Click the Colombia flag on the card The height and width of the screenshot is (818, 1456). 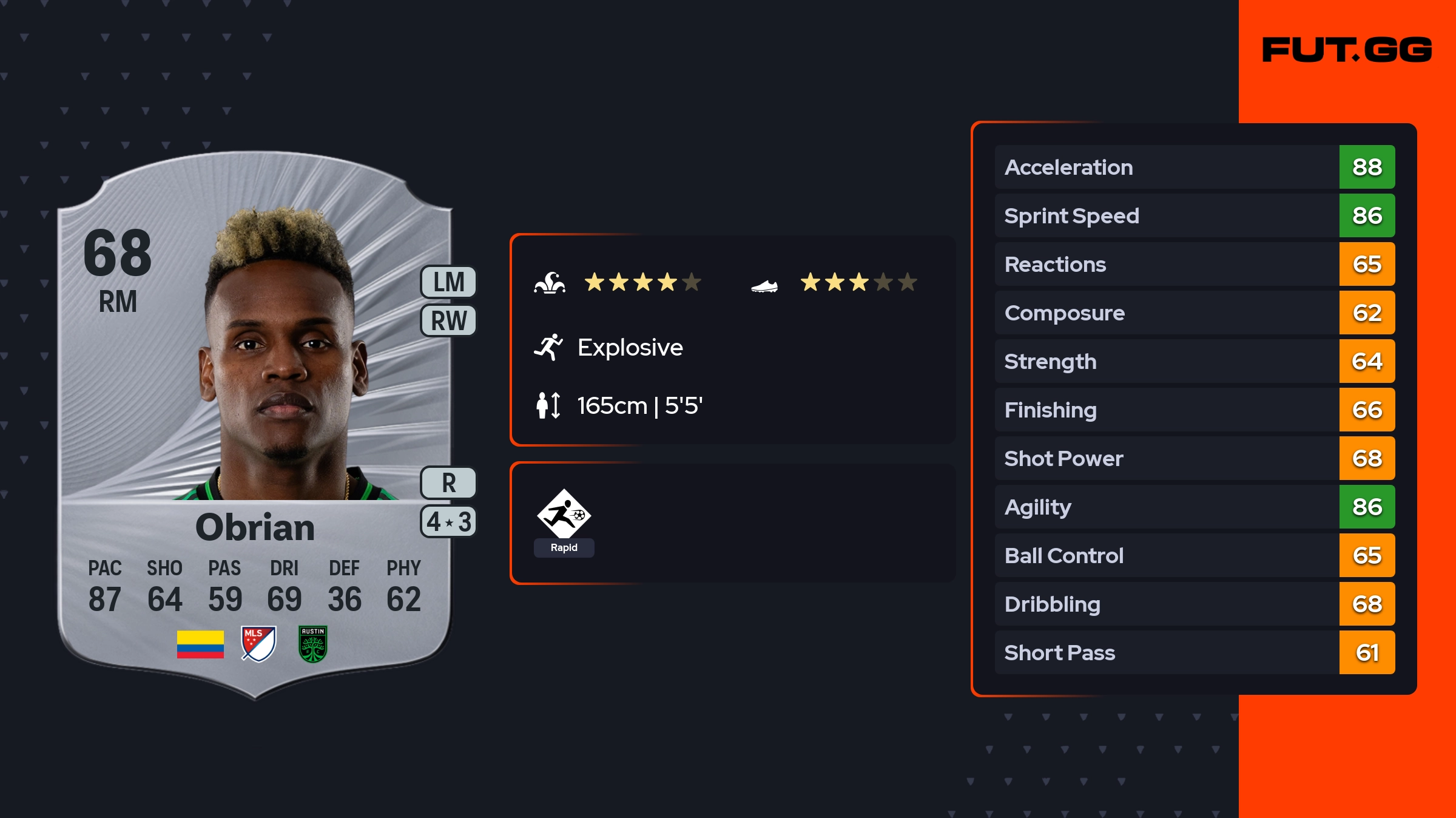coord(200,644)
